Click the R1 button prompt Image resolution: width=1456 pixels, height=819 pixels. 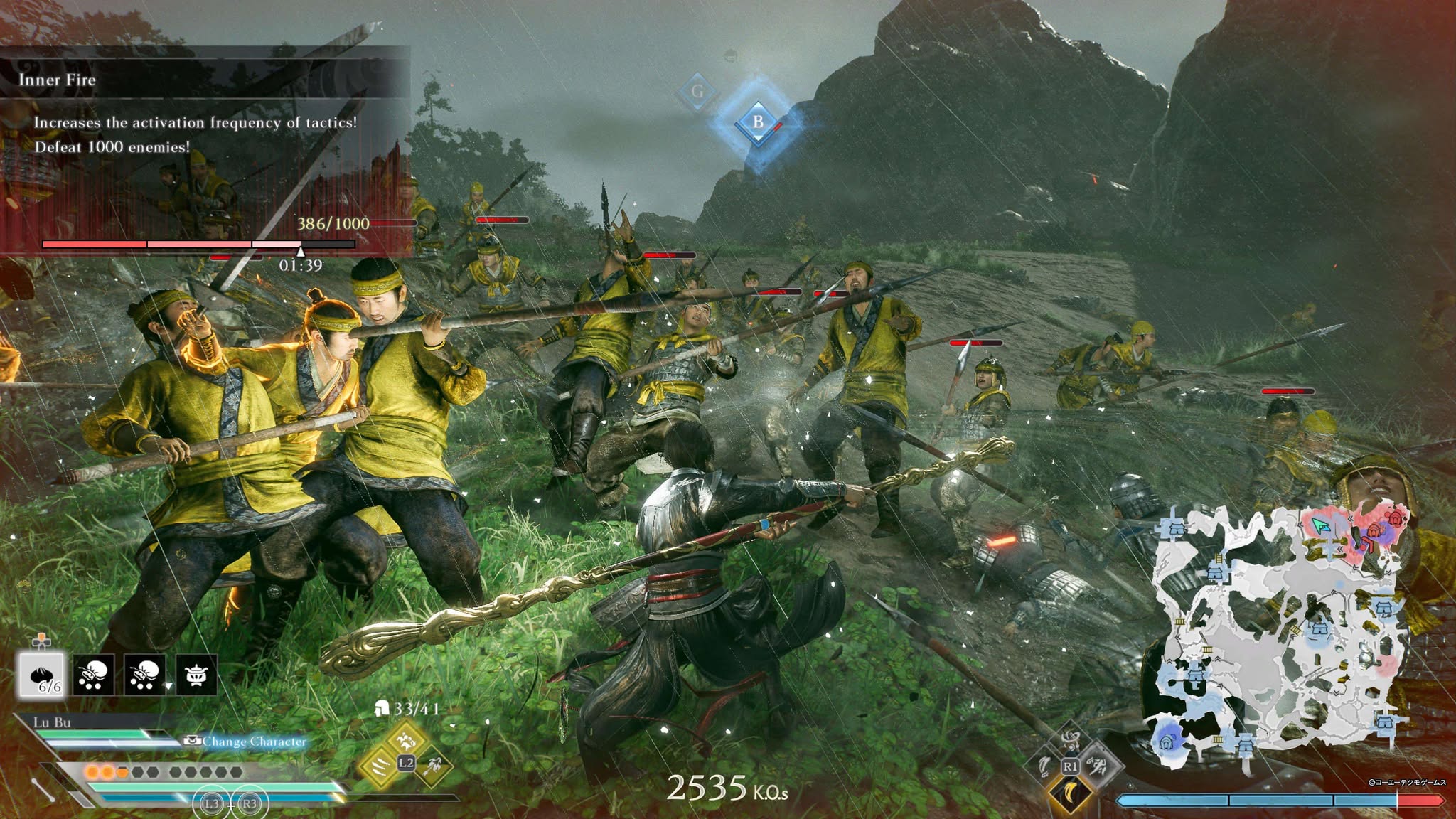1071,766
